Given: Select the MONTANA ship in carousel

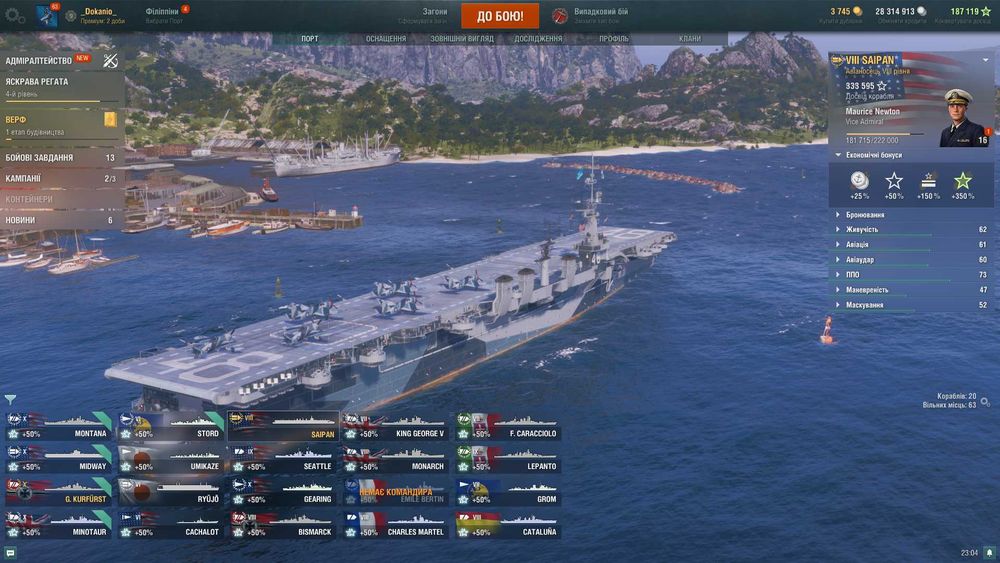Looking at the screenshot, I should tap(59, 426).
